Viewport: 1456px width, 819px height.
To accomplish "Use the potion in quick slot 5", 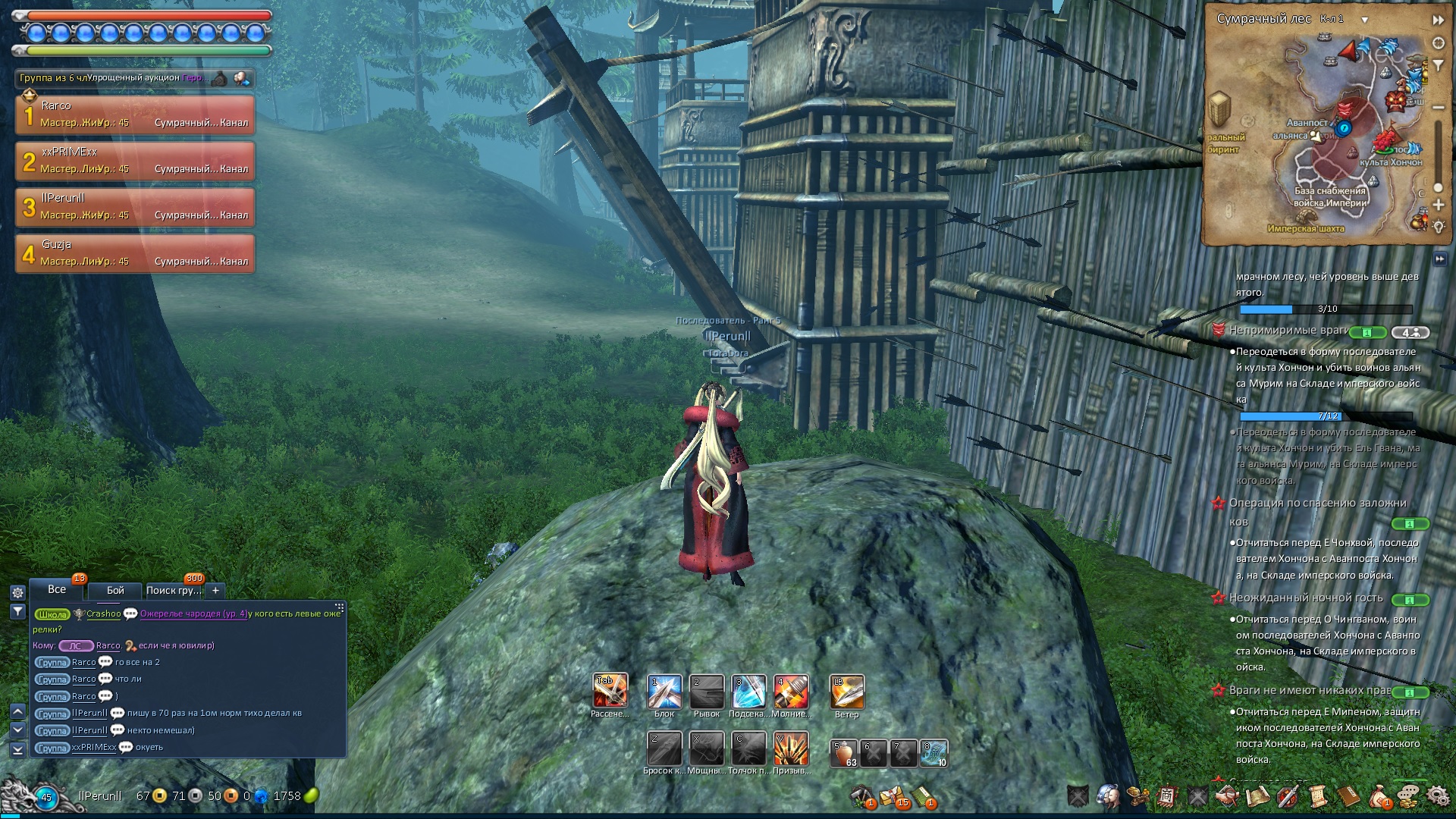I will tap(844, 754).
